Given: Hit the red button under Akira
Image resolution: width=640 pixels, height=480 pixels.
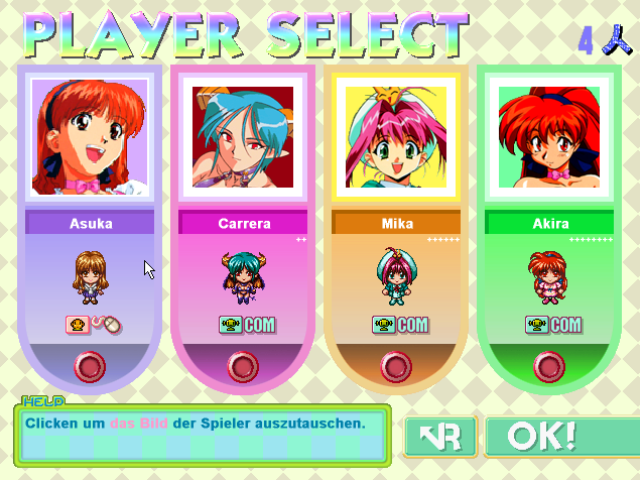Looking at the screenshot, I should (549, 367).
